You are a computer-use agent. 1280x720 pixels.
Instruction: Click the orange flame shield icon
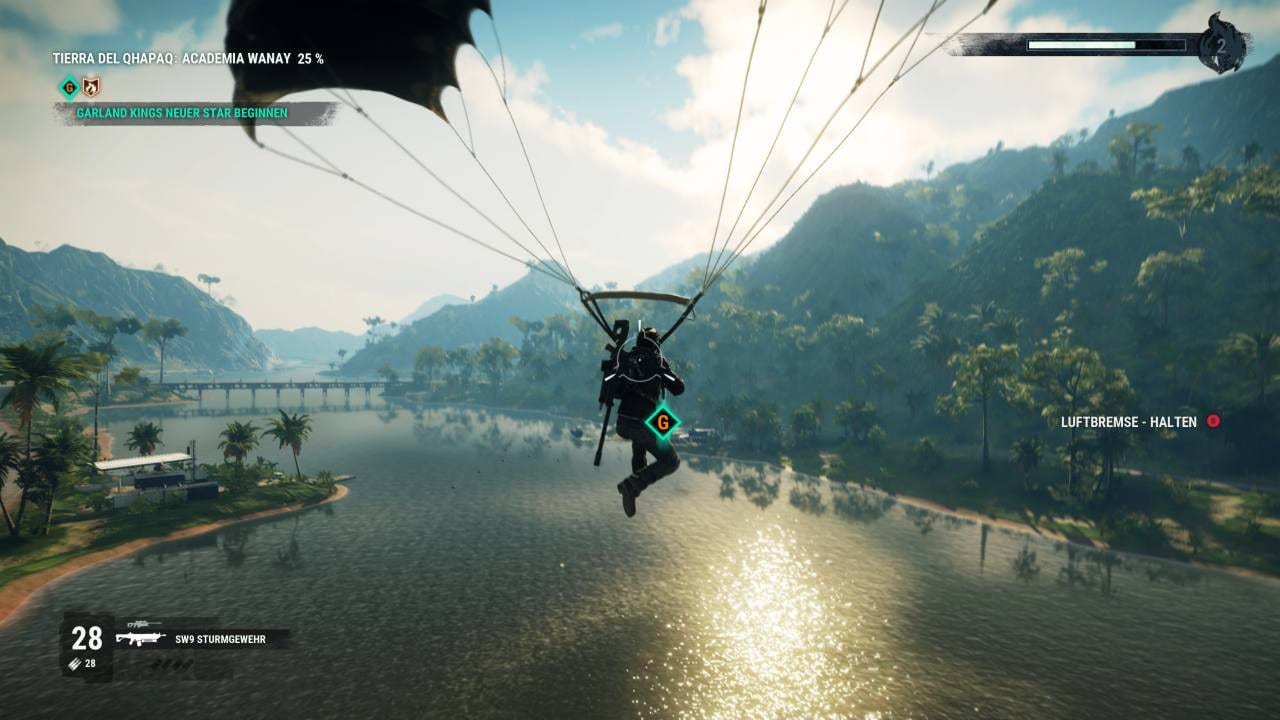(91, 87)
